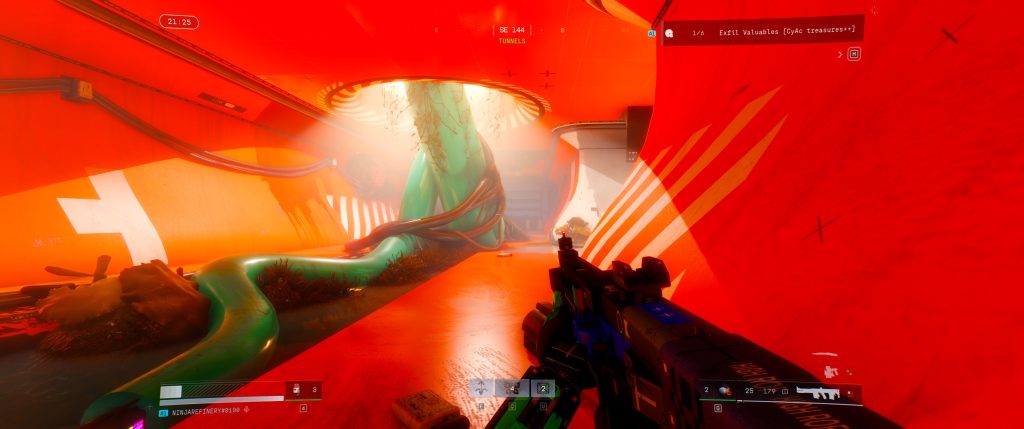
Task: Select the middle ability slot in bottom bar
Action: coord(513,388)
